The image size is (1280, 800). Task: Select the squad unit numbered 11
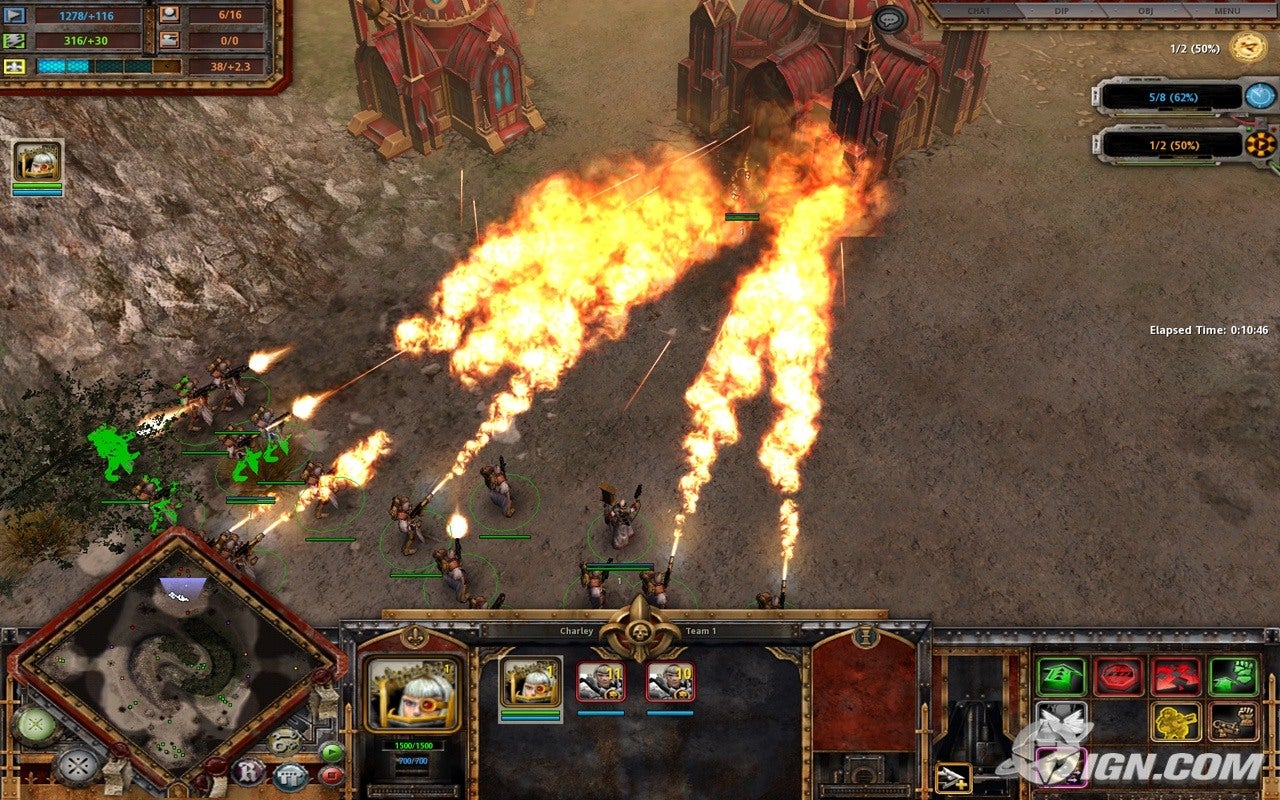600,683
